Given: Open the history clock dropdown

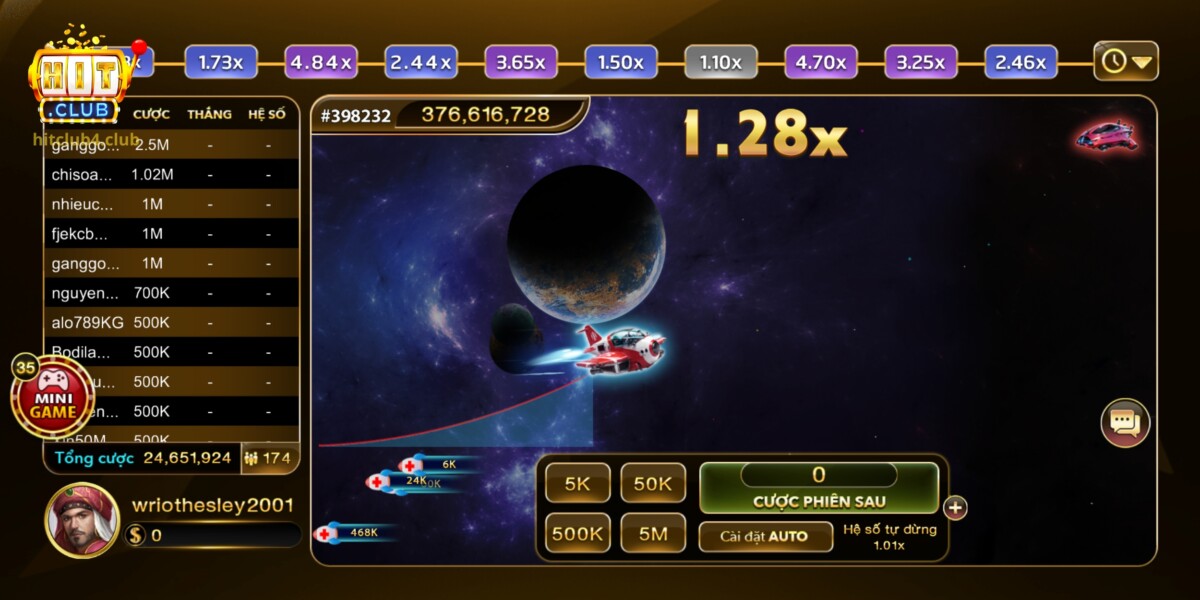Looking at the screenshot, I should click(1126, 62).
